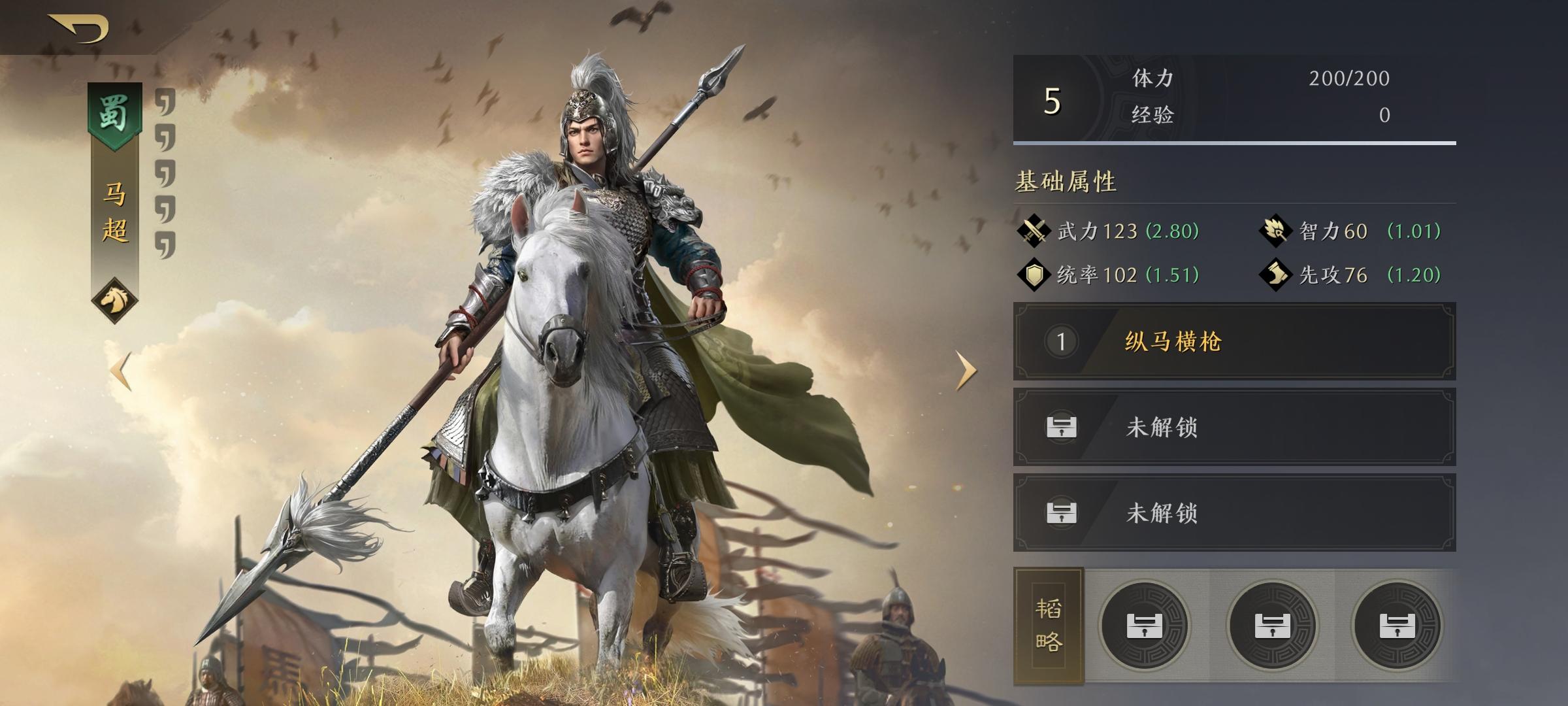Go back using the top-left arrow

(x=78, y=27)
